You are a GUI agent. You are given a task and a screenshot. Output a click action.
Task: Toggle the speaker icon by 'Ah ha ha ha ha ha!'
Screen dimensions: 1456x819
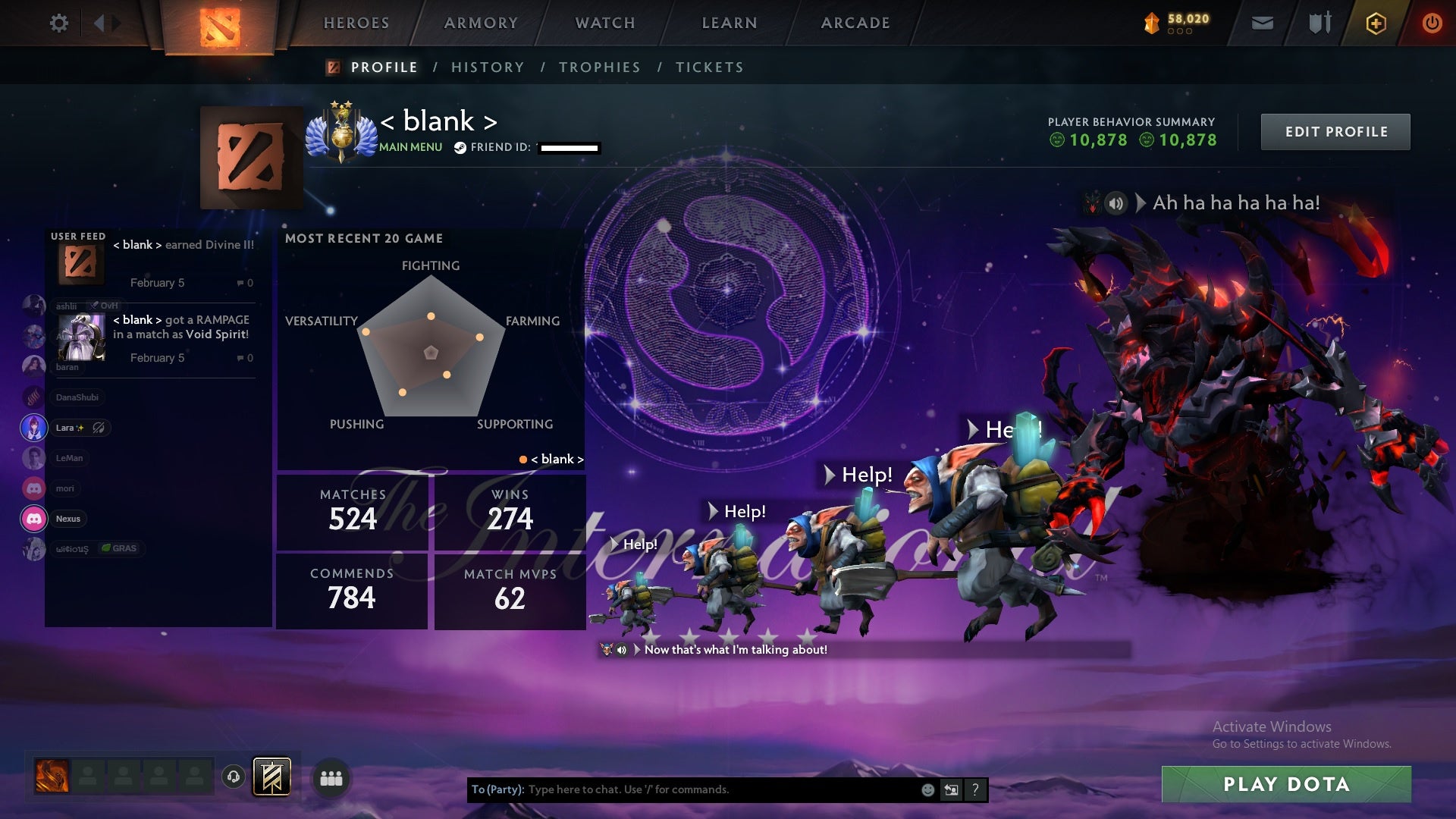(x=1115, y=202)
